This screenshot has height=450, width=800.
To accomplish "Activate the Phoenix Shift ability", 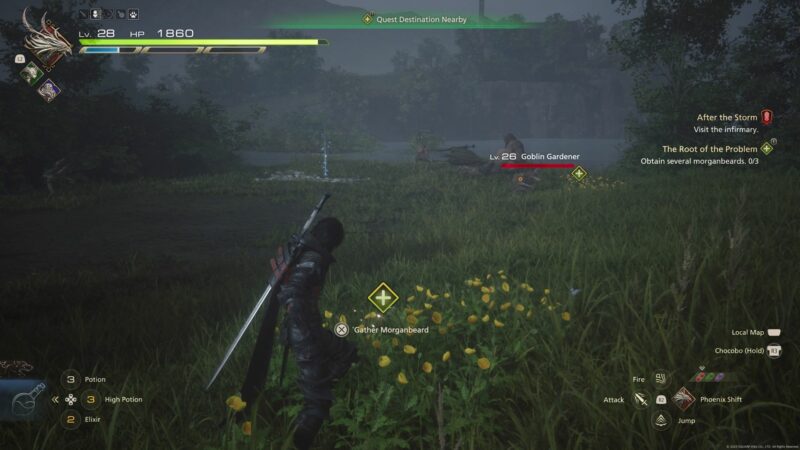I will tap(685, 399).
